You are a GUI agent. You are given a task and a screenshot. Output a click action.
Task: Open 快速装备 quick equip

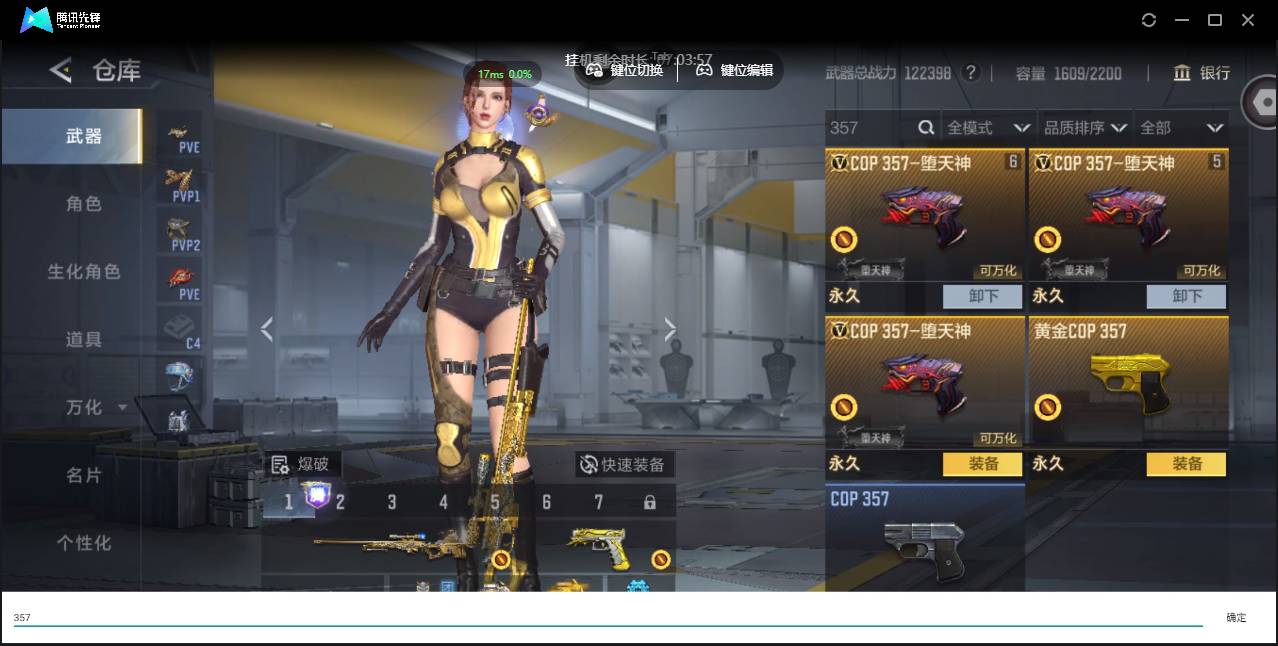624,464
